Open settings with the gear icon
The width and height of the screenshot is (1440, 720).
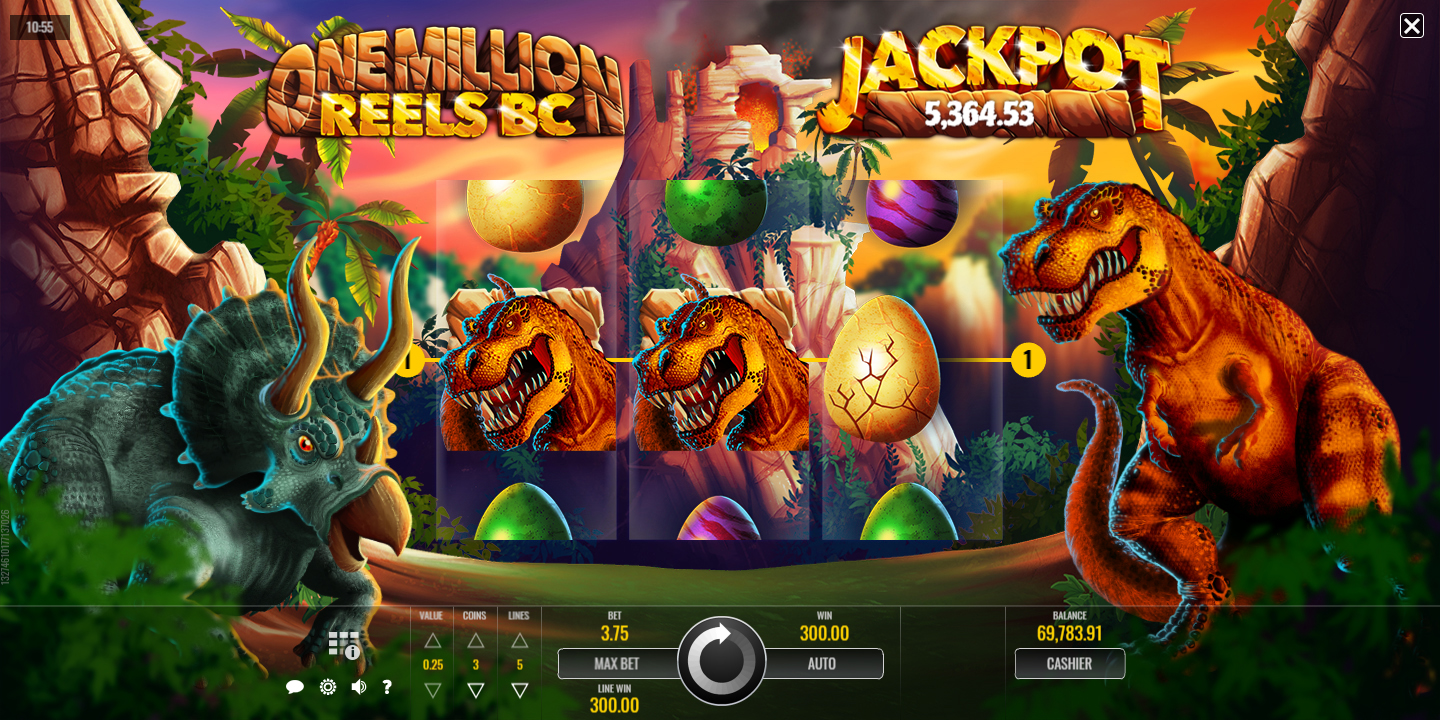tap(327, 687)
